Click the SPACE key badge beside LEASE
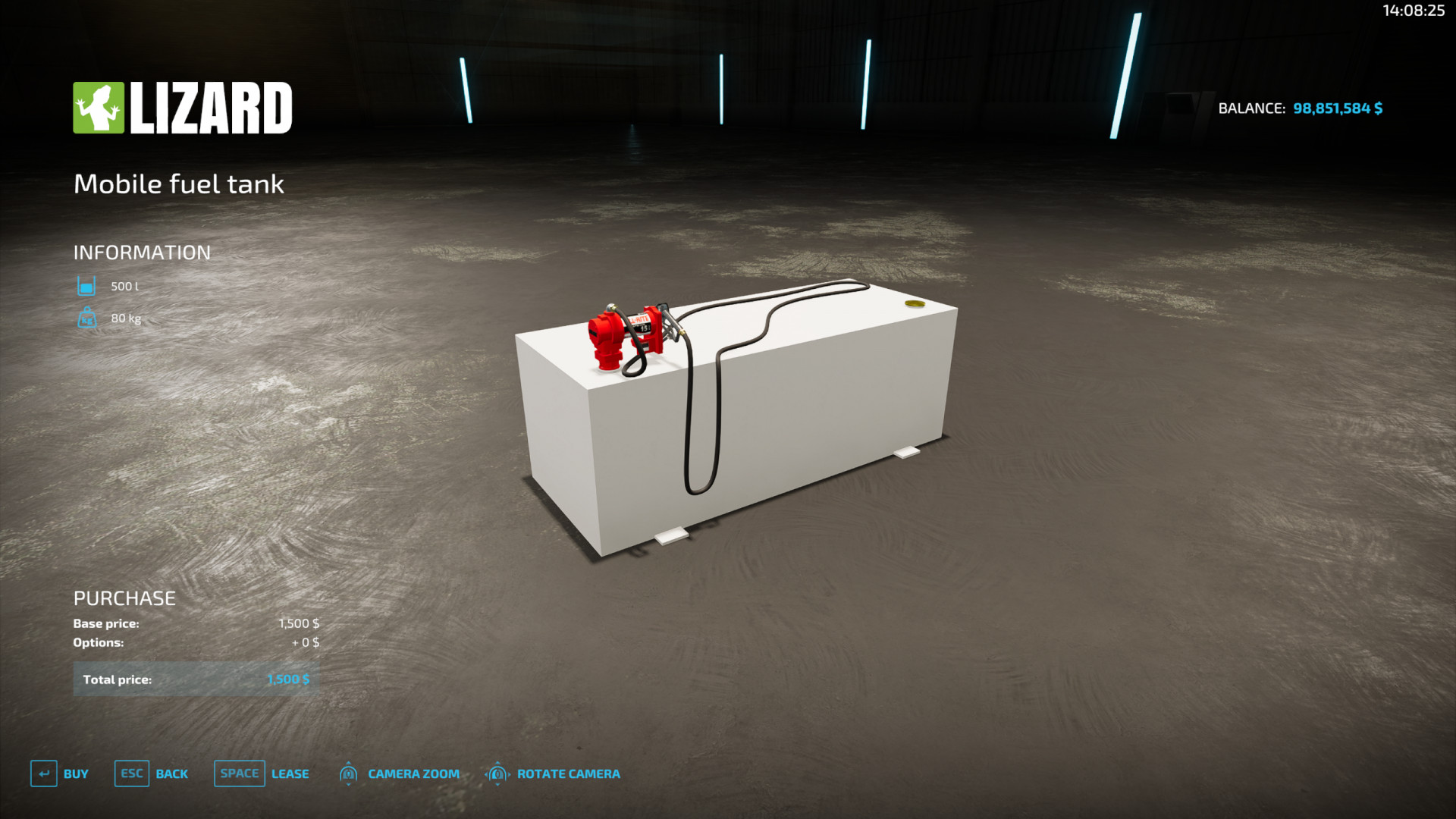This screenshot has height=819, width=1456. click(x=239, y=773)
